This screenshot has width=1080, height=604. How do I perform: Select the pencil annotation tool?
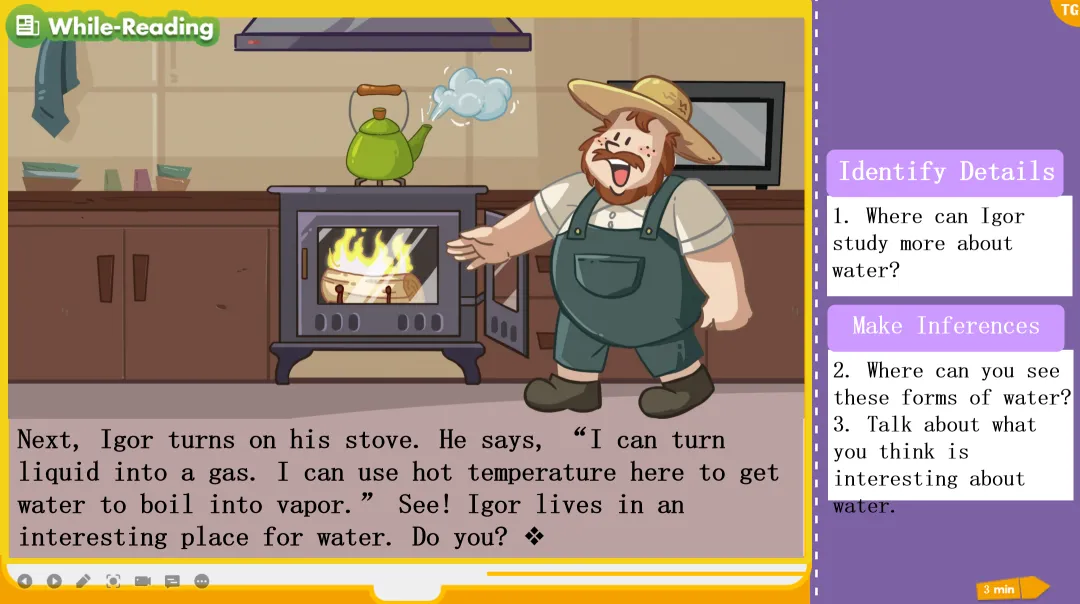click(83, 581)
